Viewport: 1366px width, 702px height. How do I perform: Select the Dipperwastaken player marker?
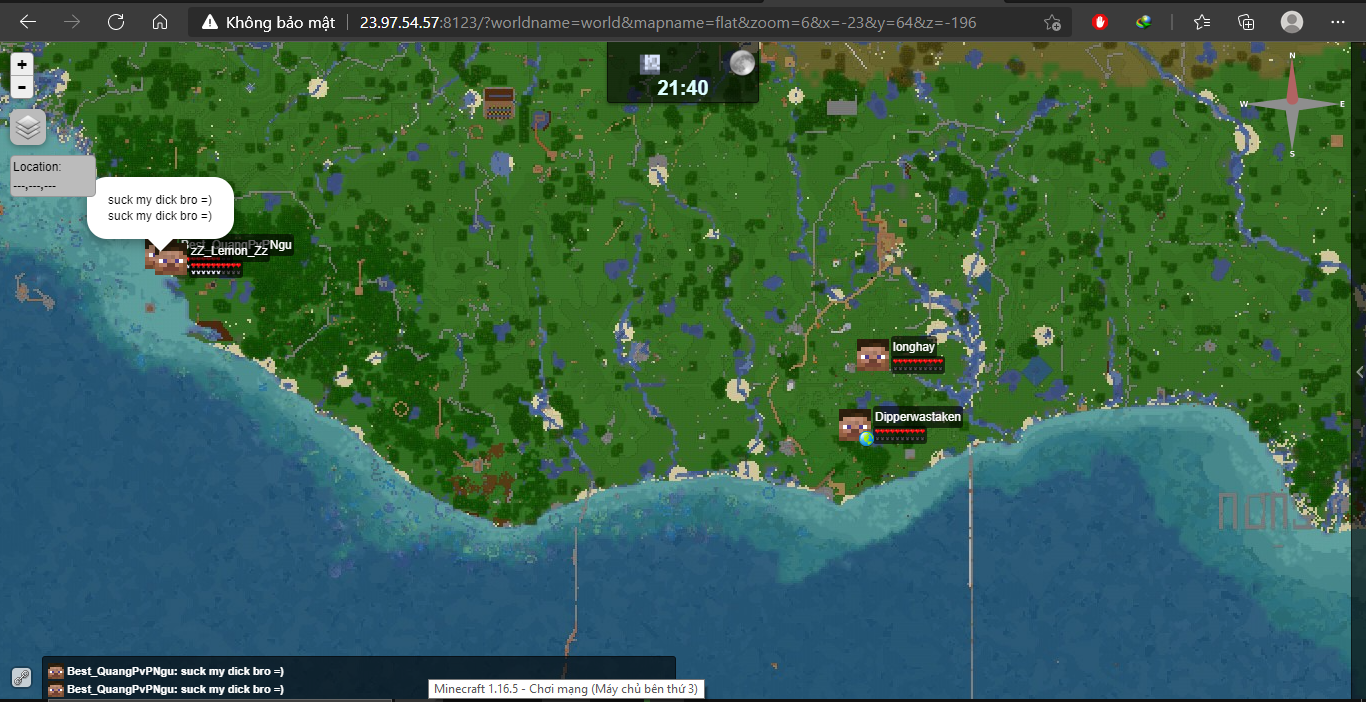click(855, 425)
